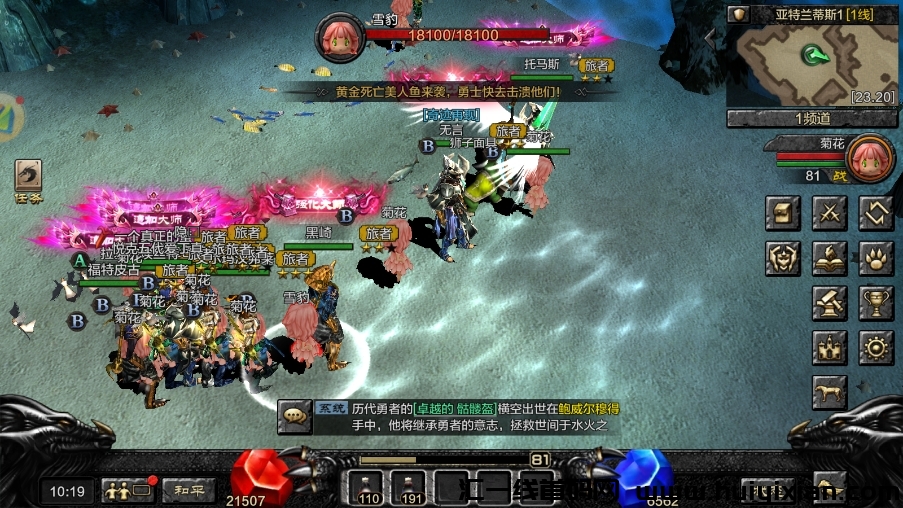Open the crossed swords menu icon
Image resolution: width=903 pixels, height=508 pixels.
tap(830, 212)
